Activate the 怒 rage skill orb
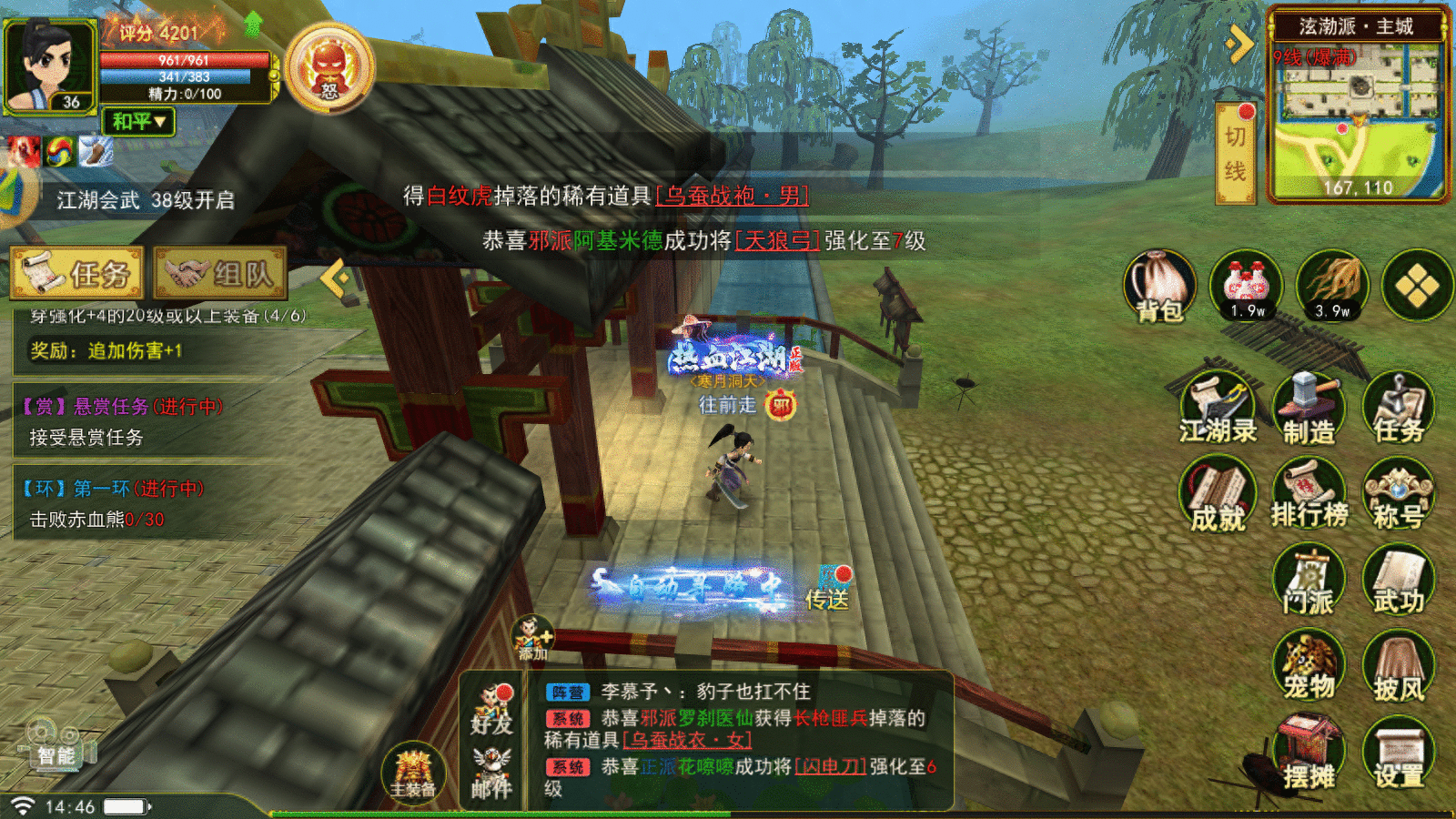 coord(329,68)
